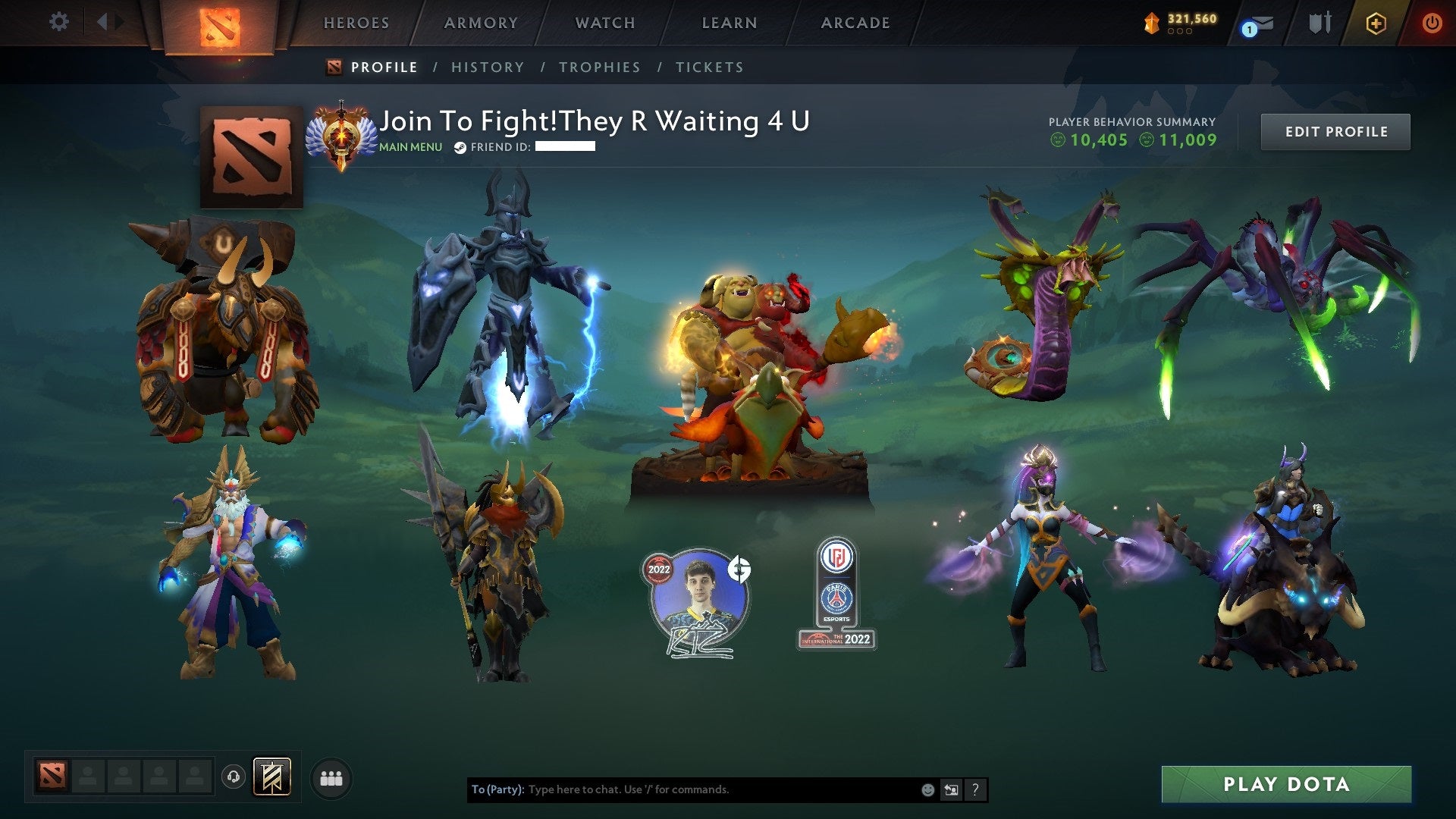Toggle the chat channel send icon
This screenshot has width=1456, height=819.
[952, 789]
